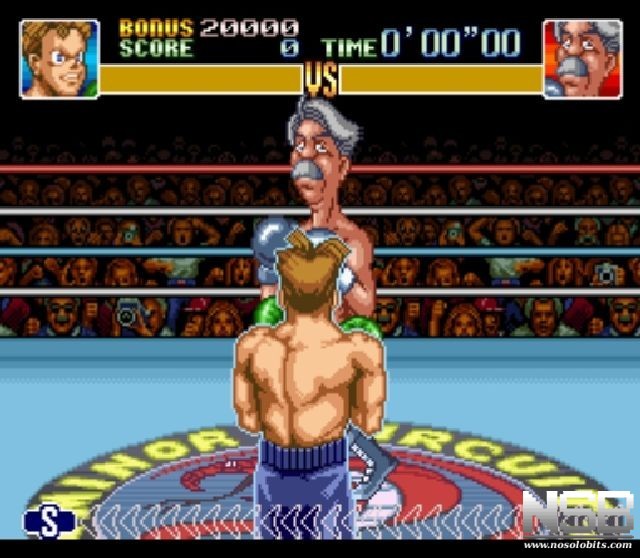The height and width of the screenshot is (558, 640).
Task: Click the player boxer portrait
Action: (x=60, y=59)
